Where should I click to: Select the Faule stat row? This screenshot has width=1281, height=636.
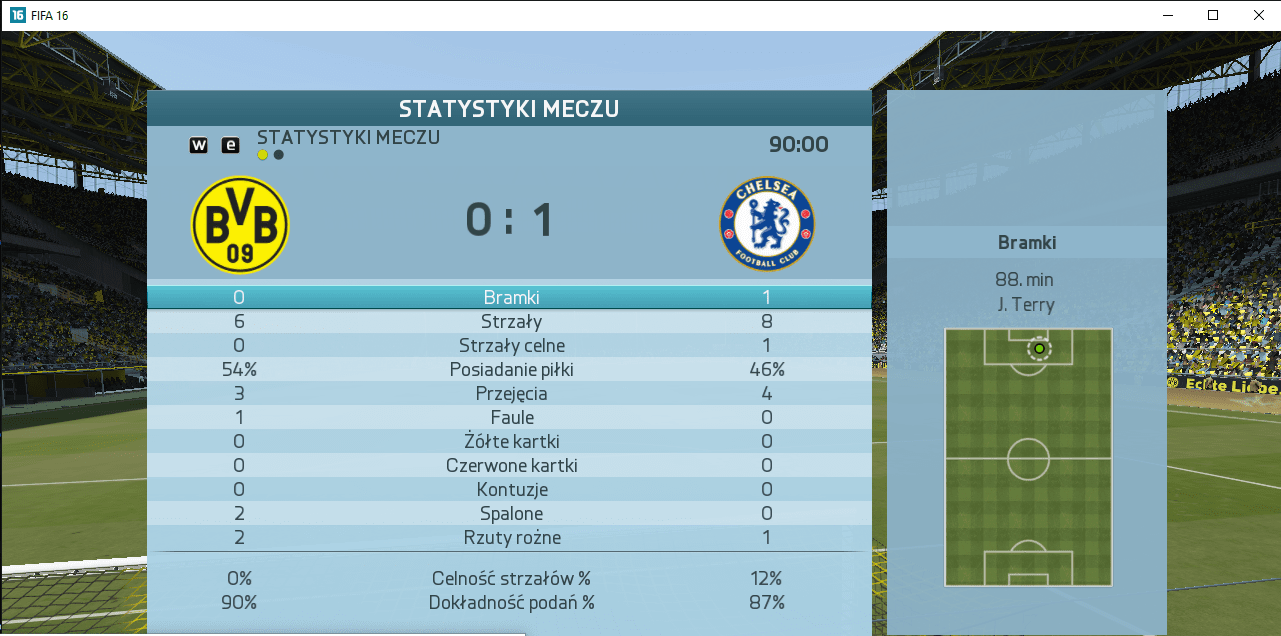(x=509, y=417)
